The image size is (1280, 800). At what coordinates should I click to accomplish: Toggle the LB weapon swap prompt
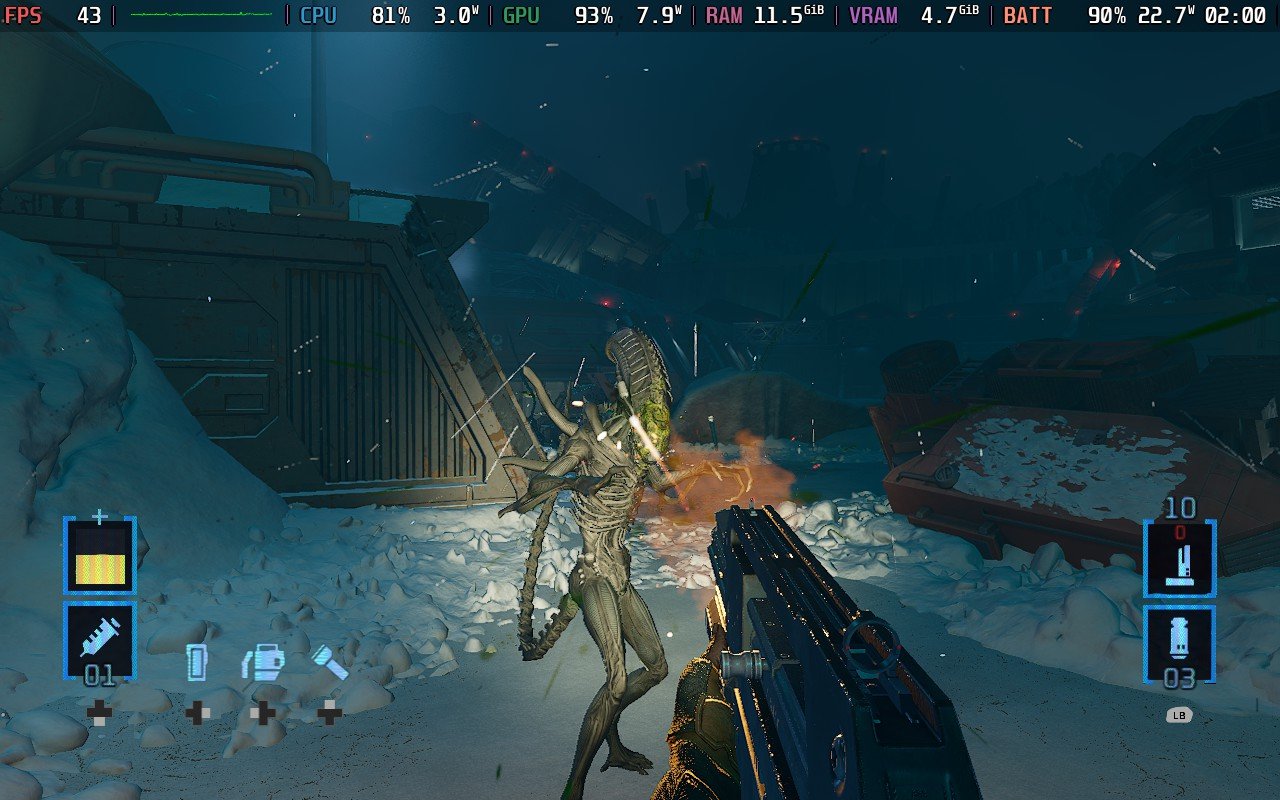(x=1179, y=716)
